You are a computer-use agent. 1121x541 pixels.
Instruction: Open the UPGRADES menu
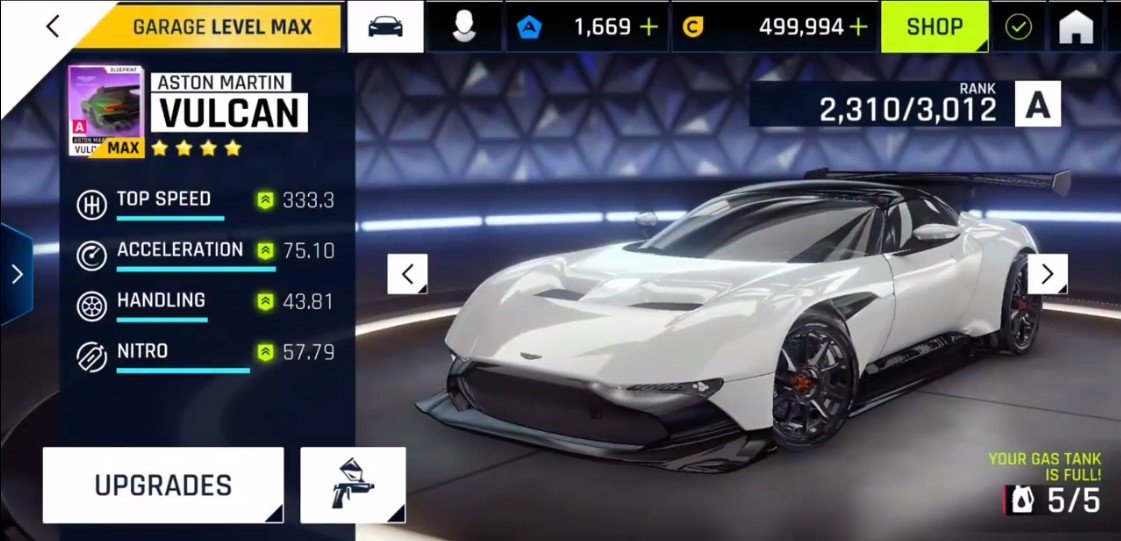click(163, 485)
